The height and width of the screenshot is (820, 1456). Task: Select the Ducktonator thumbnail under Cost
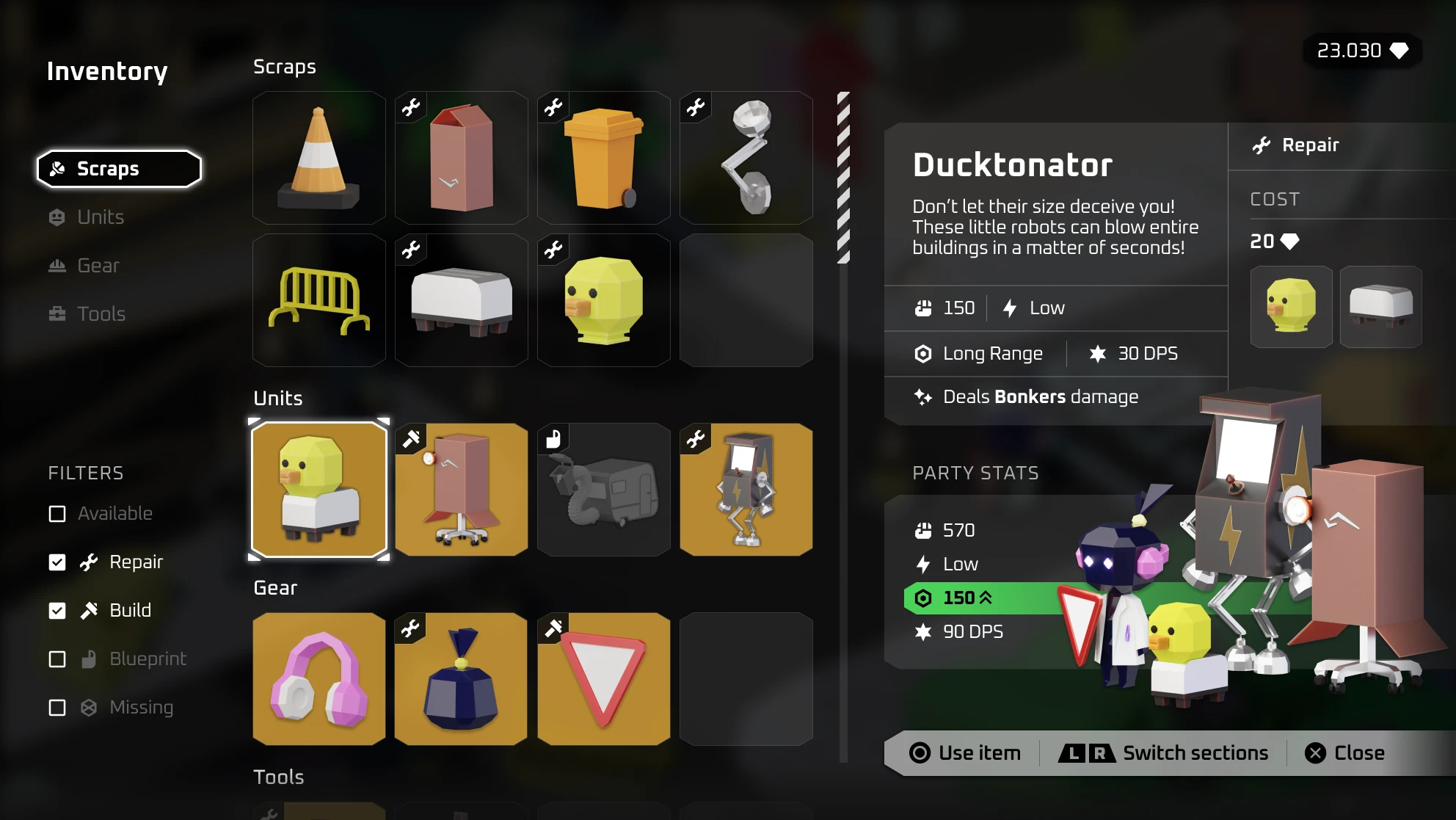pos(1291,307)
